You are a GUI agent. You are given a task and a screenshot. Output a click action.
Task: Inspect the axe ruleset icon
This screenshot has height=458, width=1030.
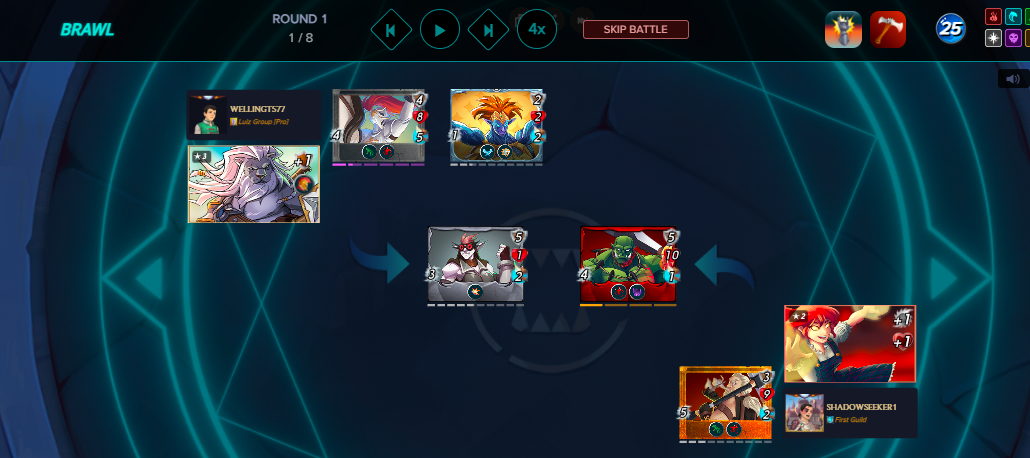887,29
